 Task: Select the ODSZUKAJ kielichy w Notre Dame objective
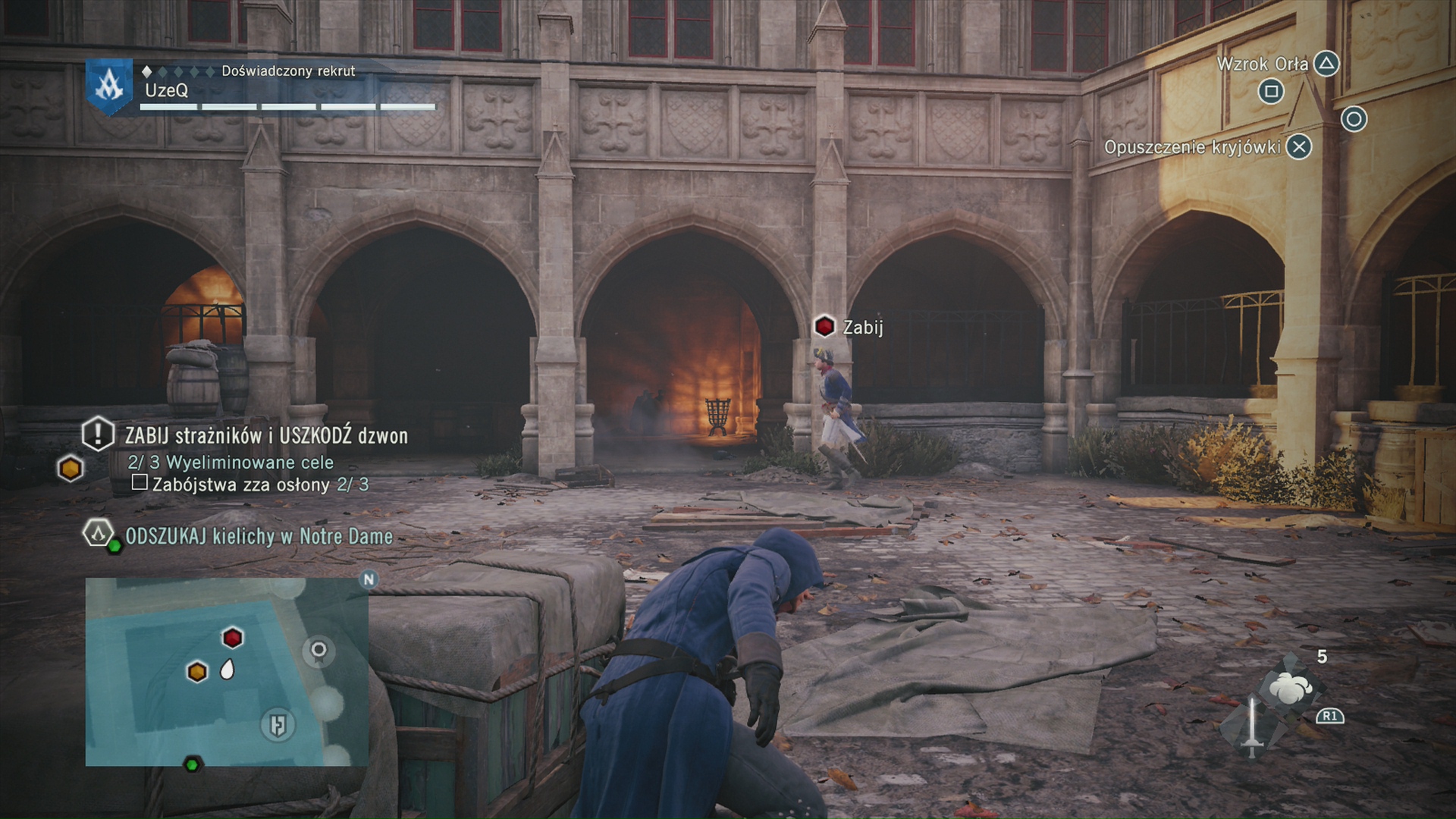click(x=259, y=536)
